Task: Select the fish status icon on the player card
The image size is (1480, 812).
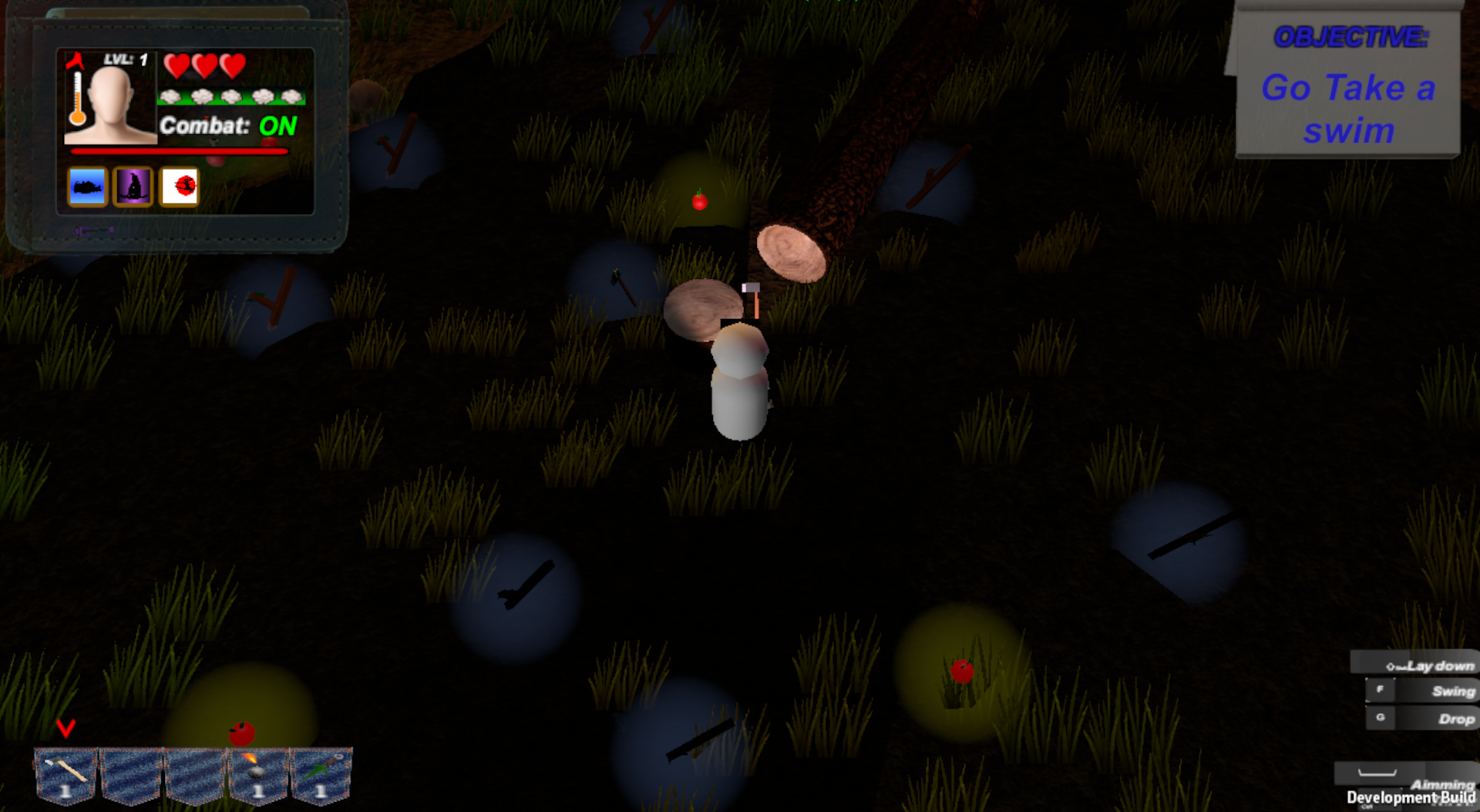Action: point(87,185)
